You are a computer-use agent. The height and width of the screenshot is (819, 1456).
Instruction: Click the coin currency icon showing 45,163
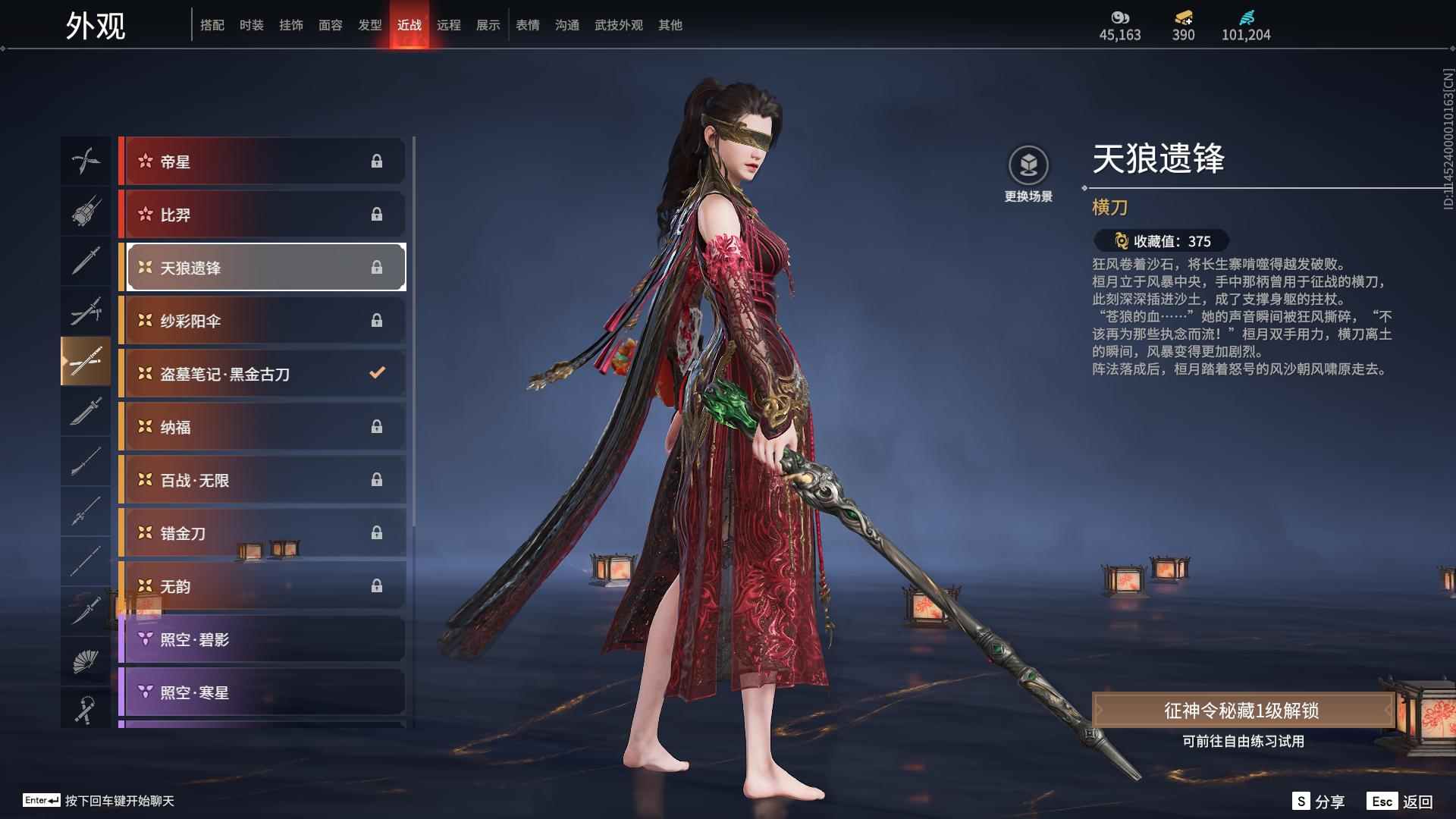pos(1119,17)
